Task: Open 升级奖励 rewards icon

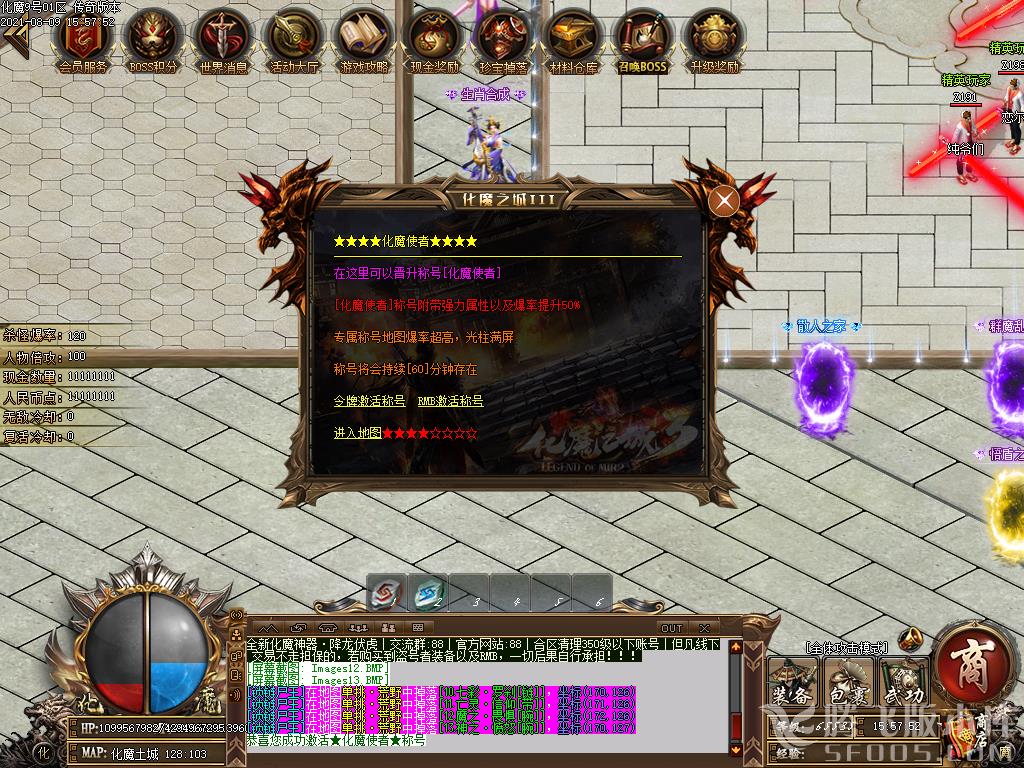Action: (713, 37)
